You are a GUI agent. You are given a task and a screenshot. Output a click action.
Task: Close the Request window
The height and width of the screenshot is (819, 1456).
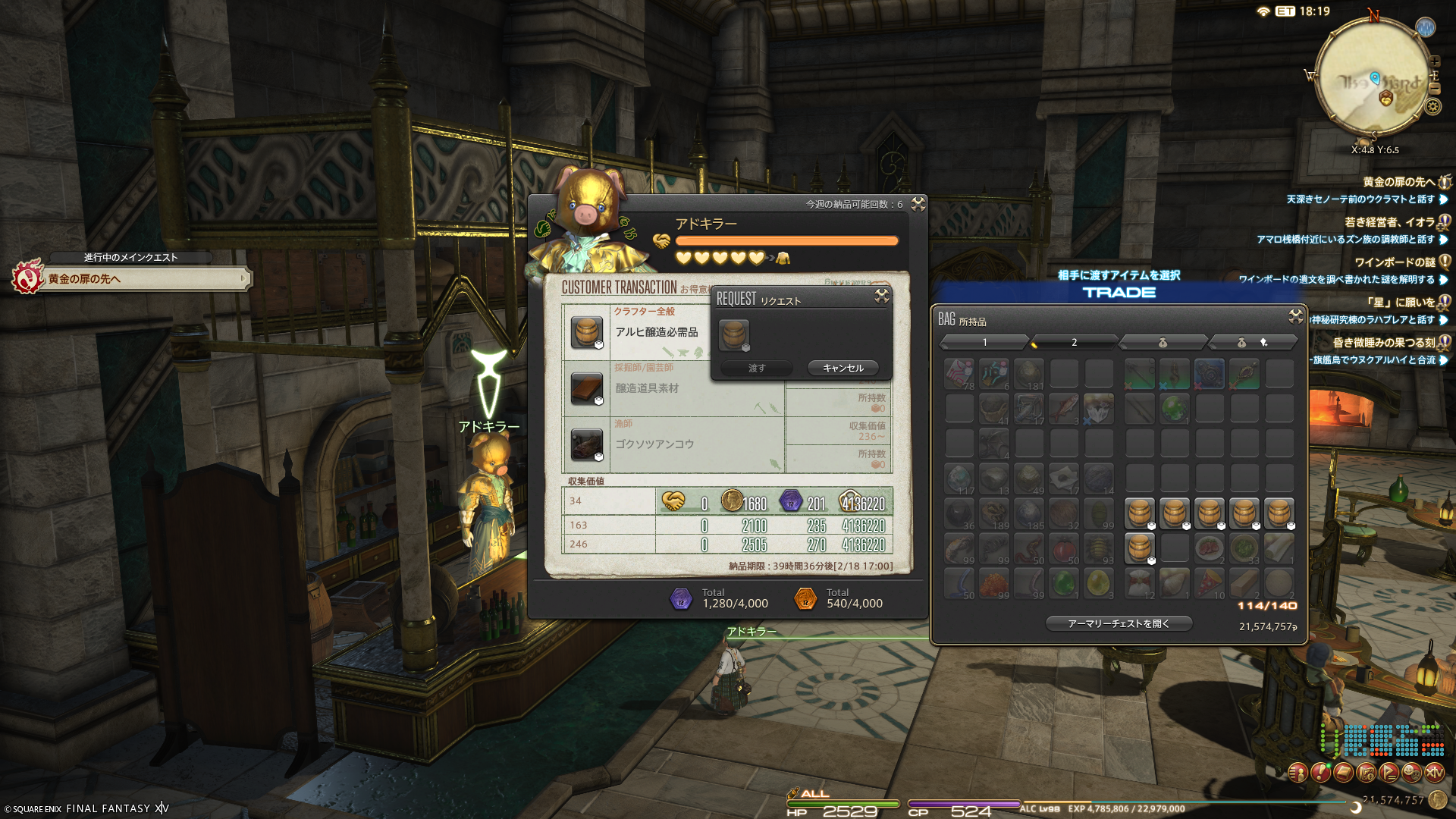pyautogui.click(x=881, y=296)
